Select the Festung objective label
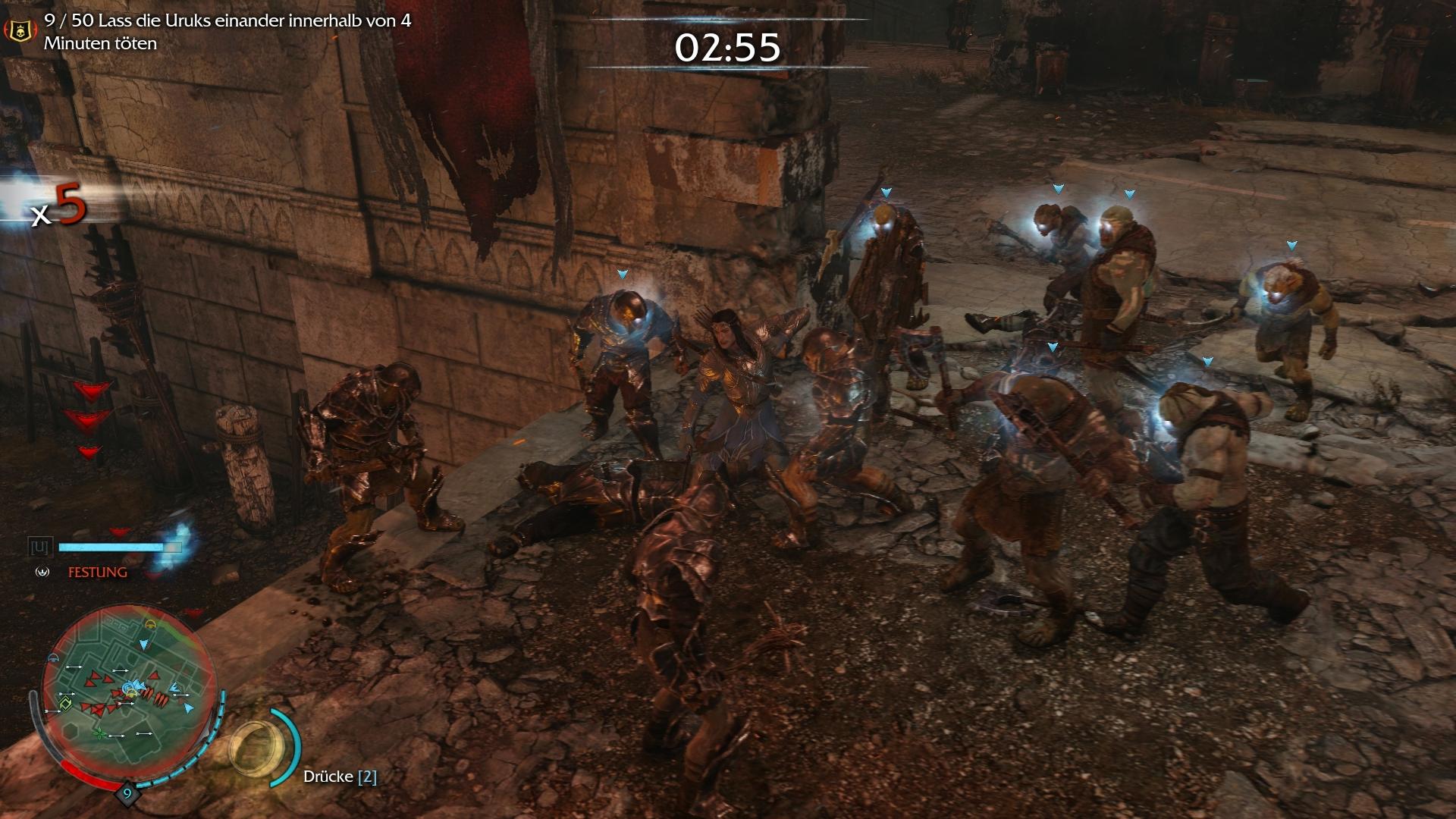The height and width of the screenshot is (819, 1456). [x=98, y=573]
